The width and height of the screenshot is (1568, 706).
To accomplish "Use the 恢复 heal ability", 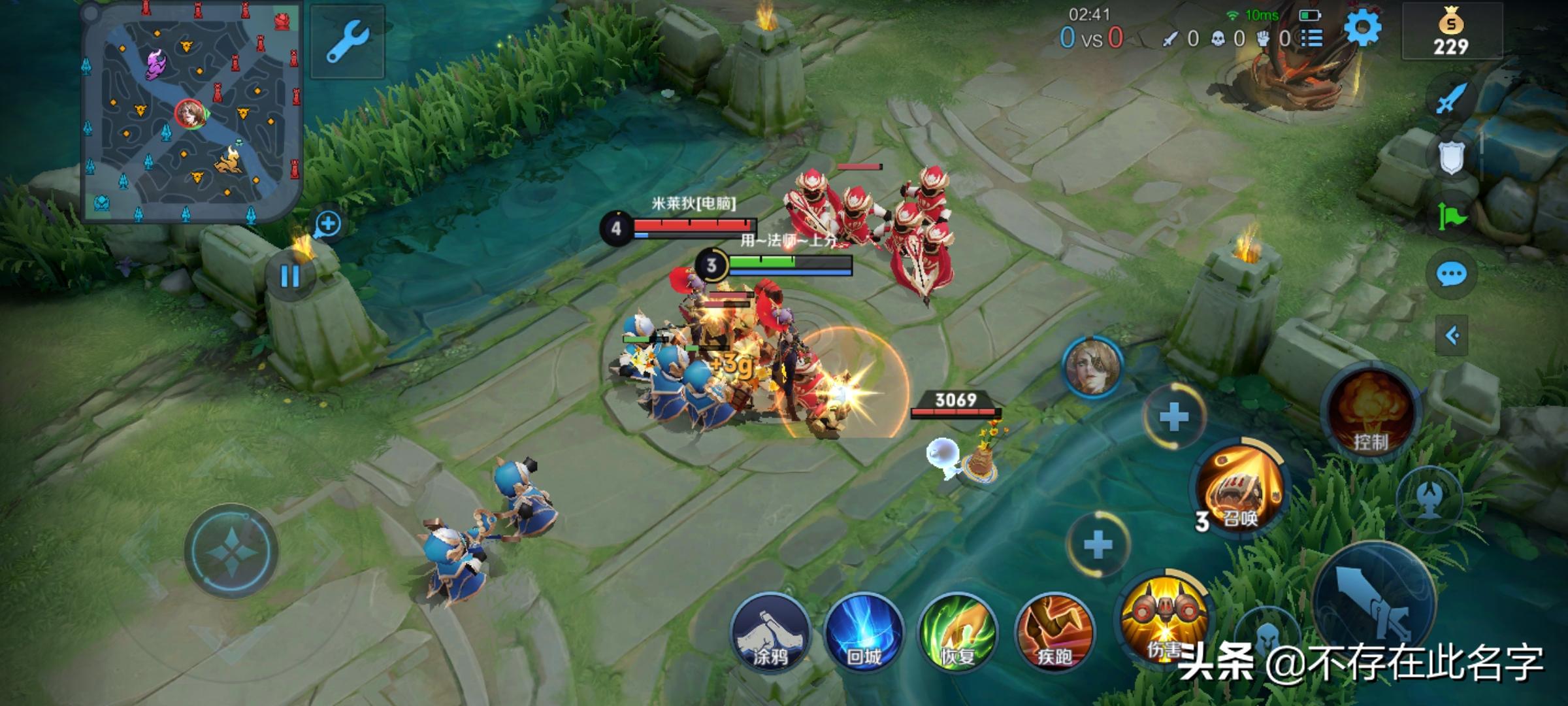I will click(x=958, y=633).
